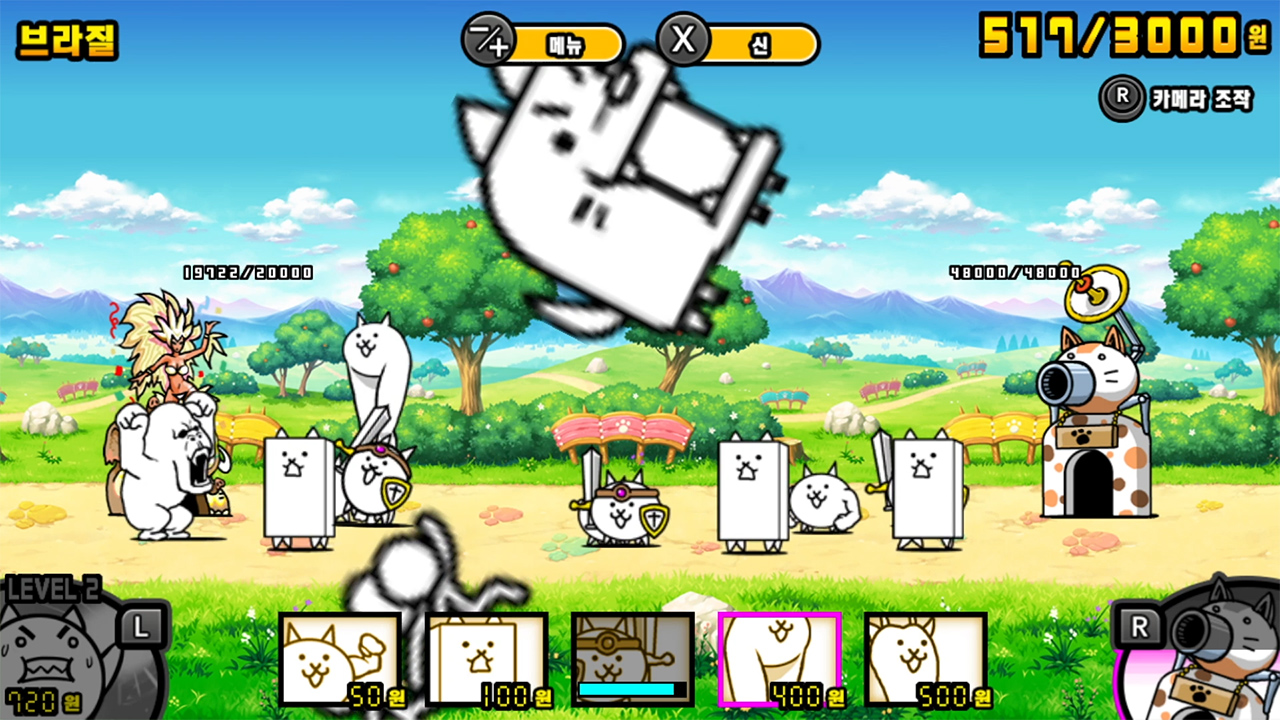Deploy the 500원 cat unit
Viewport: 1280px width, 720px height.
coord(926,659)
